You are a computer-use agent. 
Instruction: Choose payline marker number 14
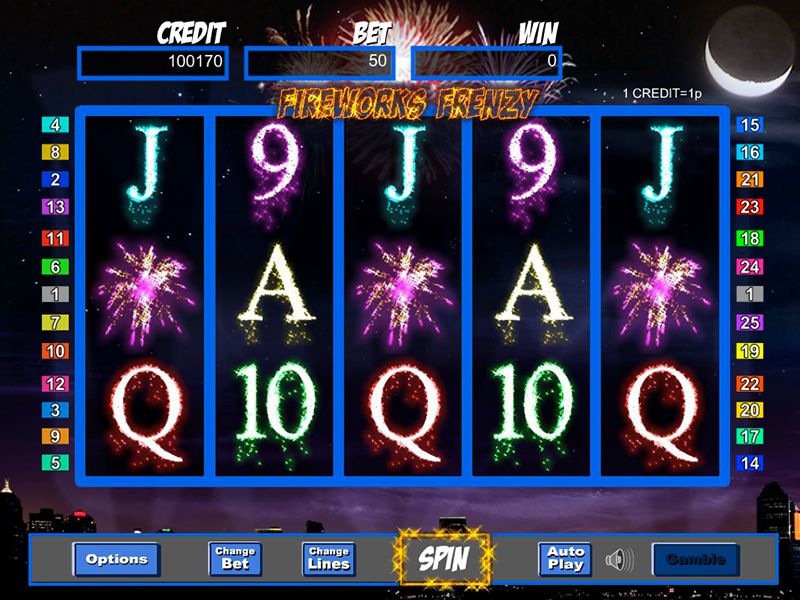pos(749,463)
